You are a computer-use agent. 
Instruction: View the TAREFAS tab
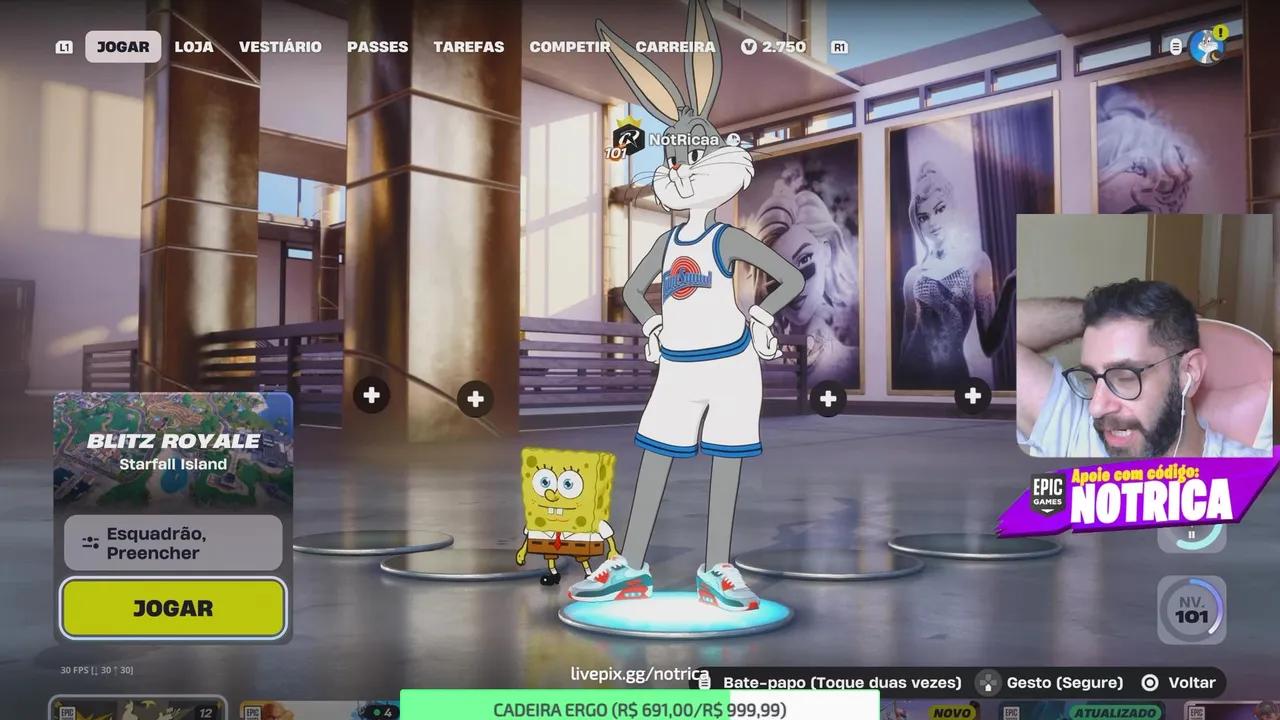pyautogui.click(x=468, y=46)
